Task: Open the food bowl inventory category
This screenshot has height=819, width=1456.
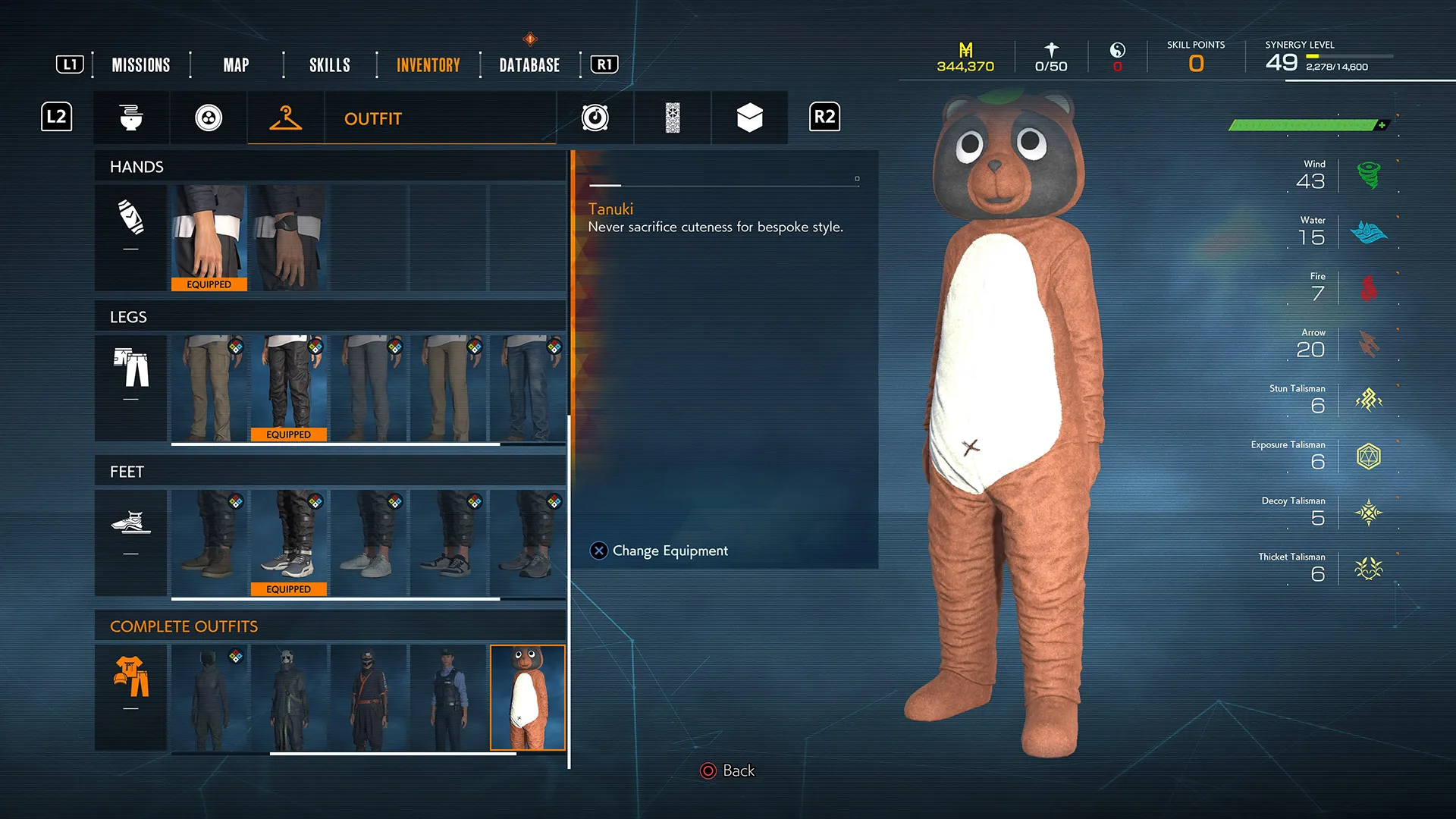Action: (131, 118)
